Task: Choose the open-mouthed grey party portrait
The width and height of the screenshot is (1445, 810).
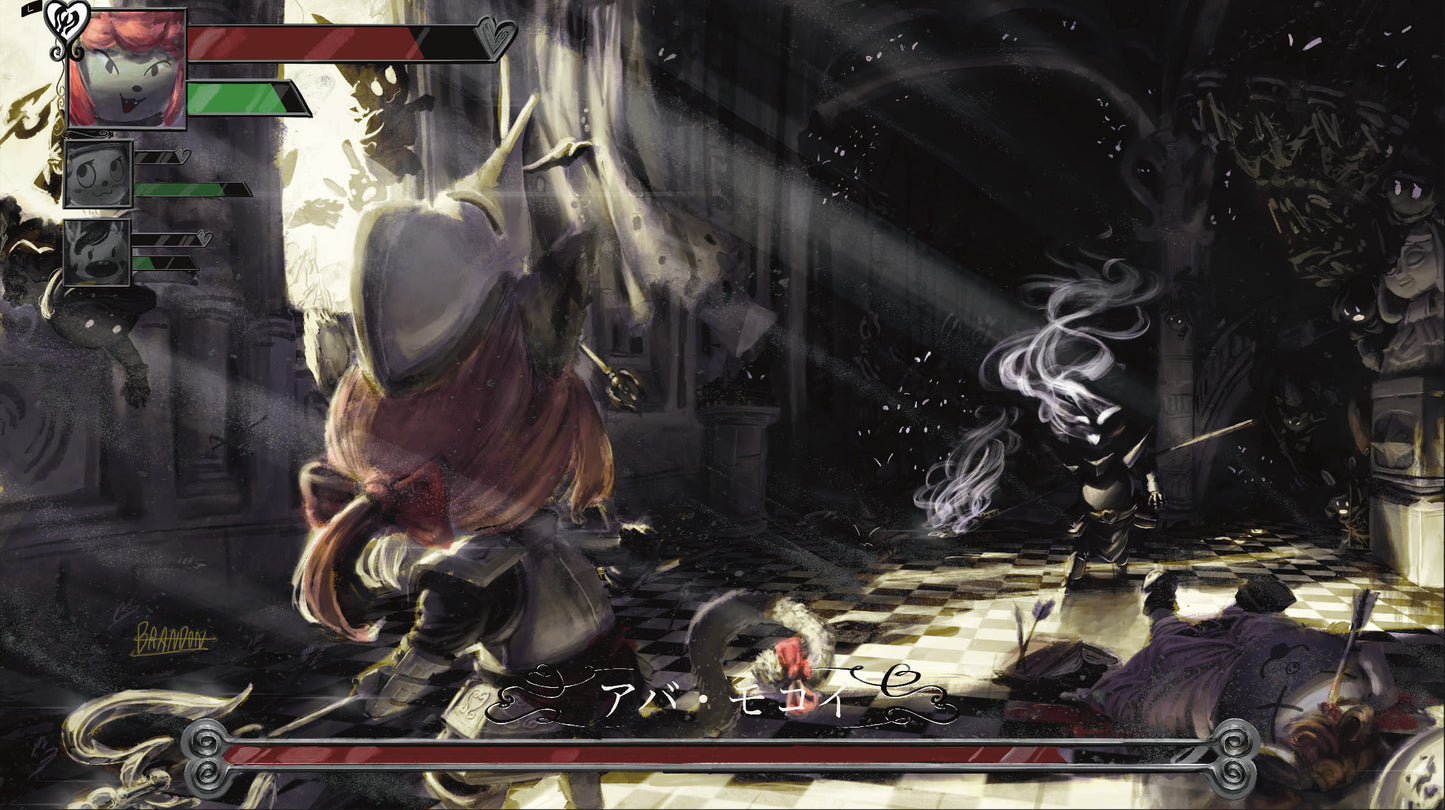Action: [x=97, y=252]
